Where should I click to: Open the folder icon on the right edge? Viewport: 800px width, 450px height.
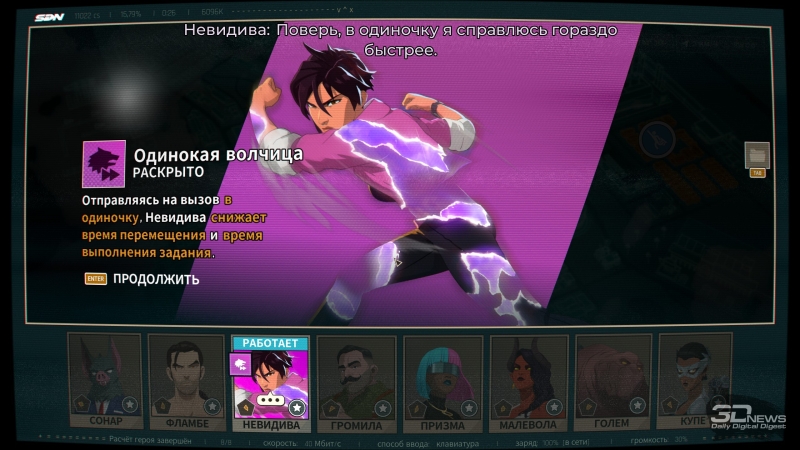coord(757,155)
